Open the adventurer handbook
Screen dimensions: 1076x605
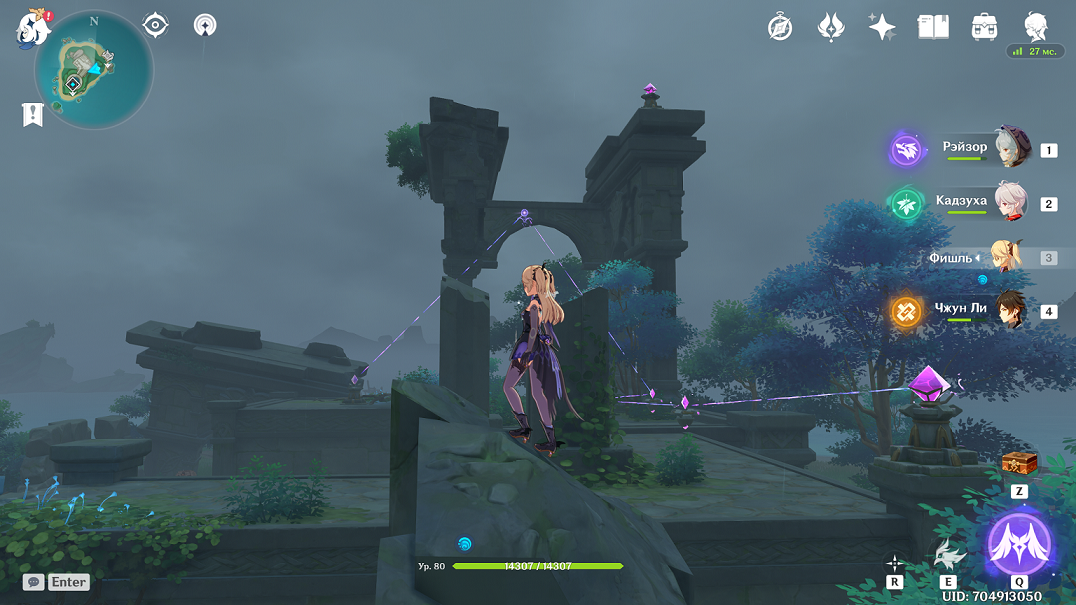[x=933, y=27]
